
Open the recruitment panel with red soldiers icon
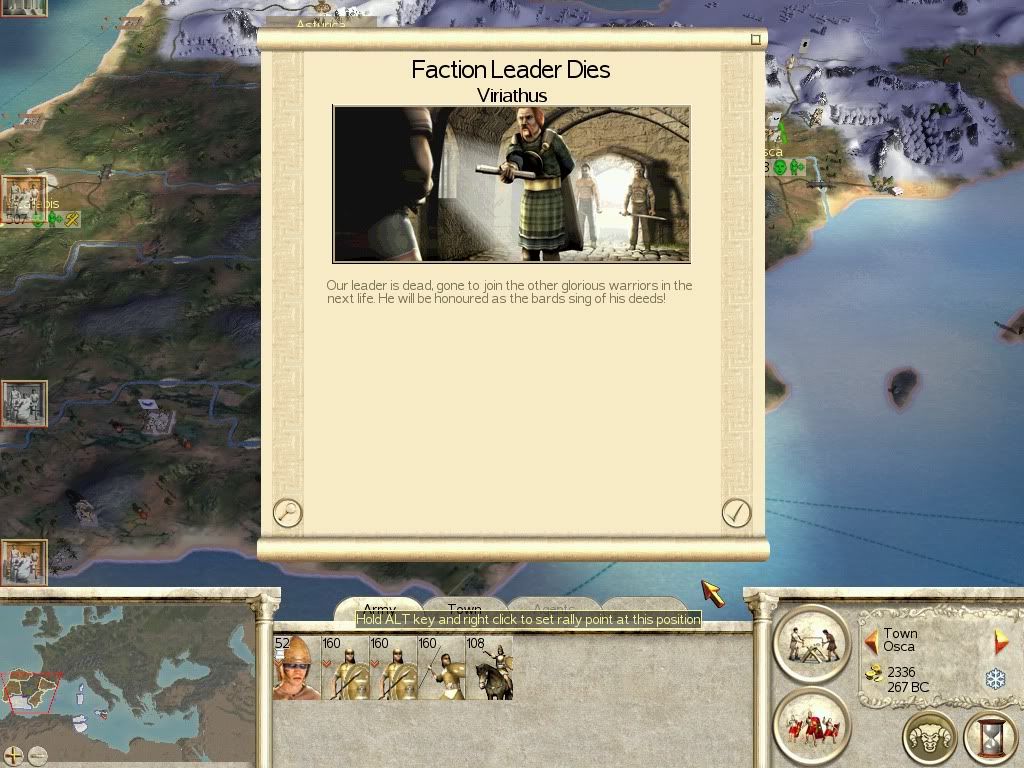tap(811, 724)
